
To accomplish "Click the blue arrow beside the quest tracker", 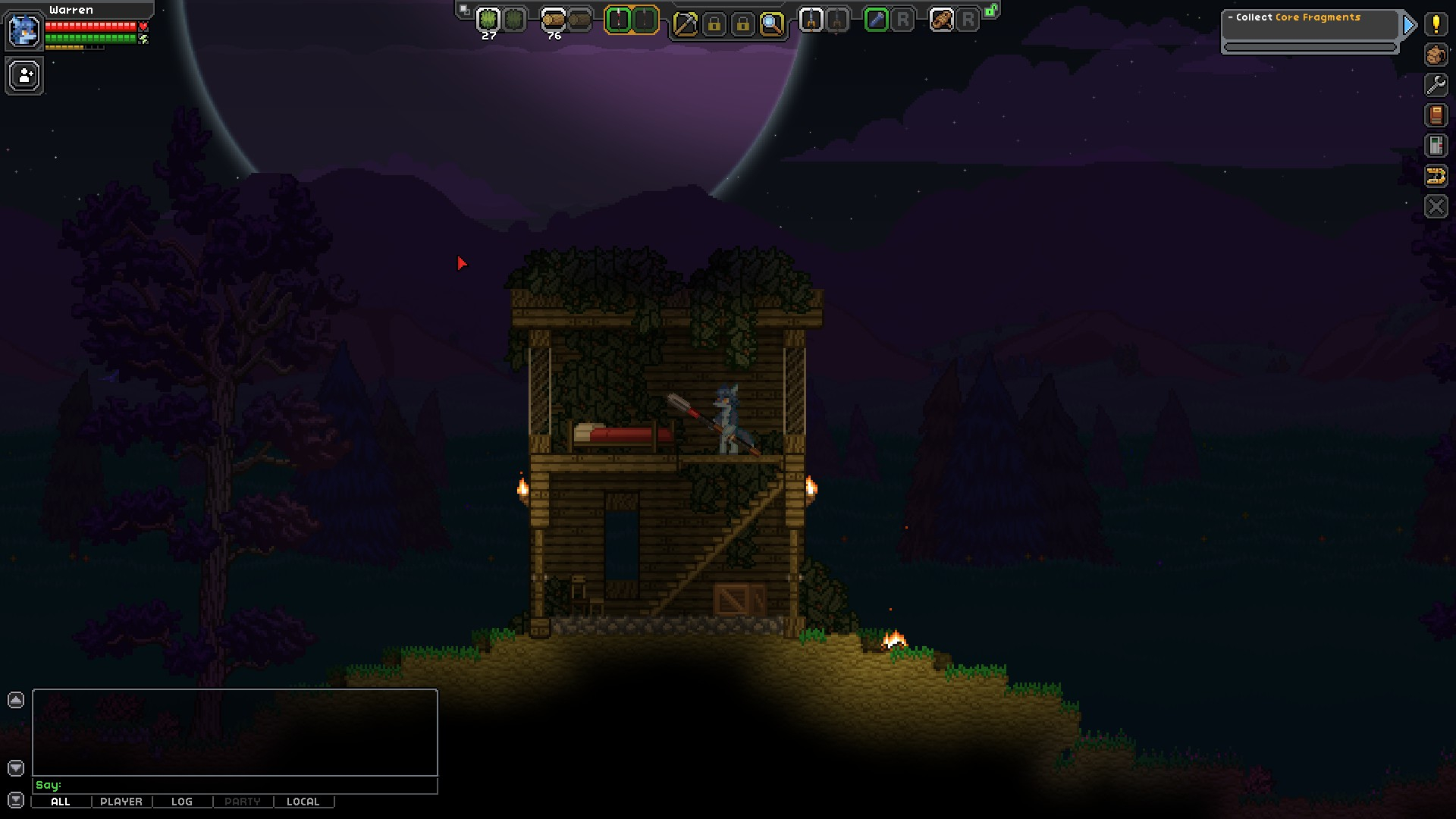I will pyautogui.click(x=1410, y=25).
